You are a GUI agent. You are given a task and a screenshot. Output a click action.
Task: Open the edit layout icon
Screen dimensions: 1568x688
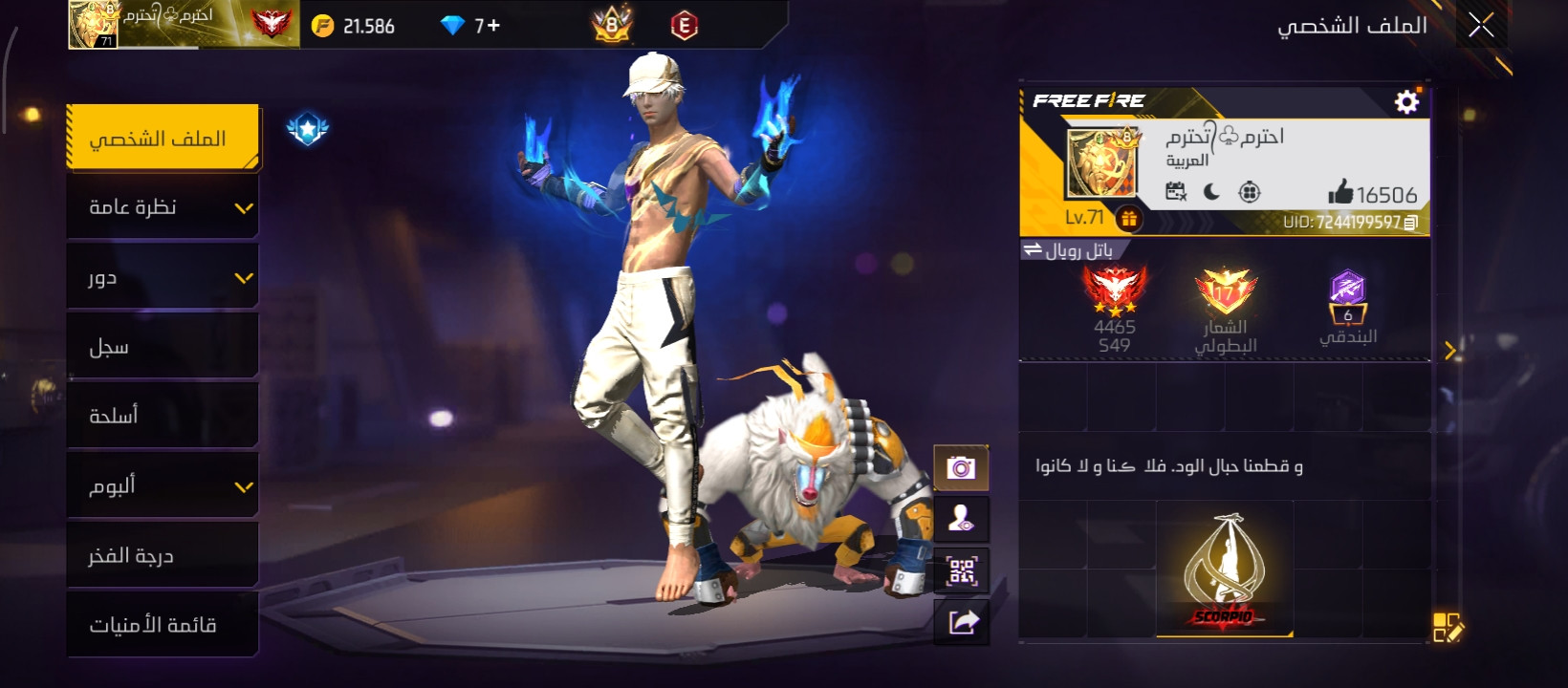coord(1448,628)
